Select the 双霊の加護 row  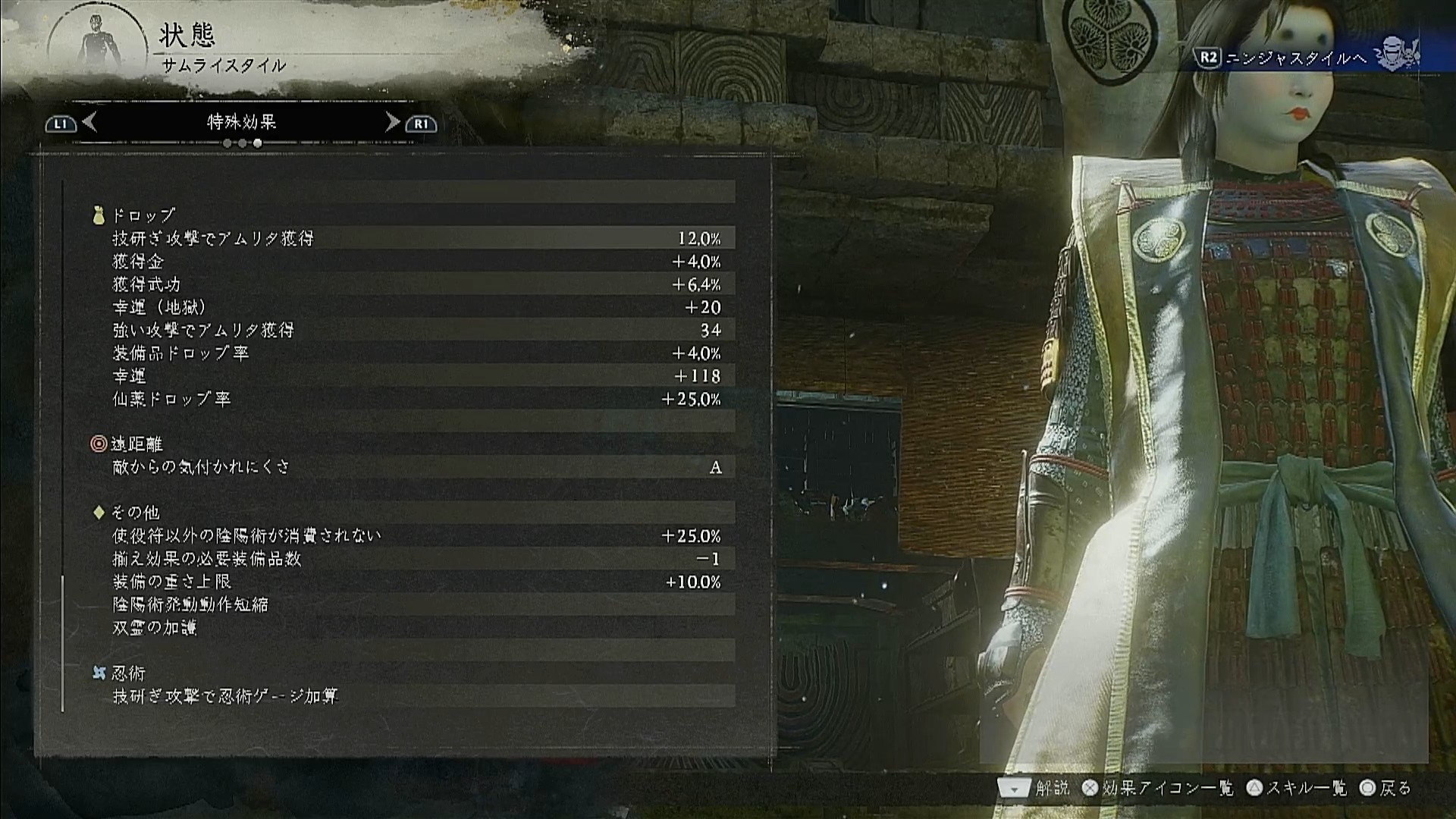tap(416, 628)
